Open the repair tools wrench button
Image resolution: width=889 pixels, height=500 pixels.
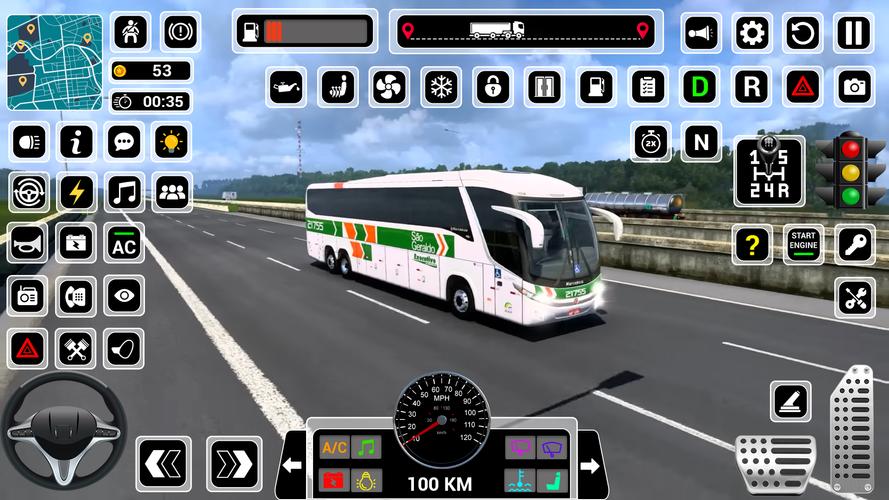point(854,297)
